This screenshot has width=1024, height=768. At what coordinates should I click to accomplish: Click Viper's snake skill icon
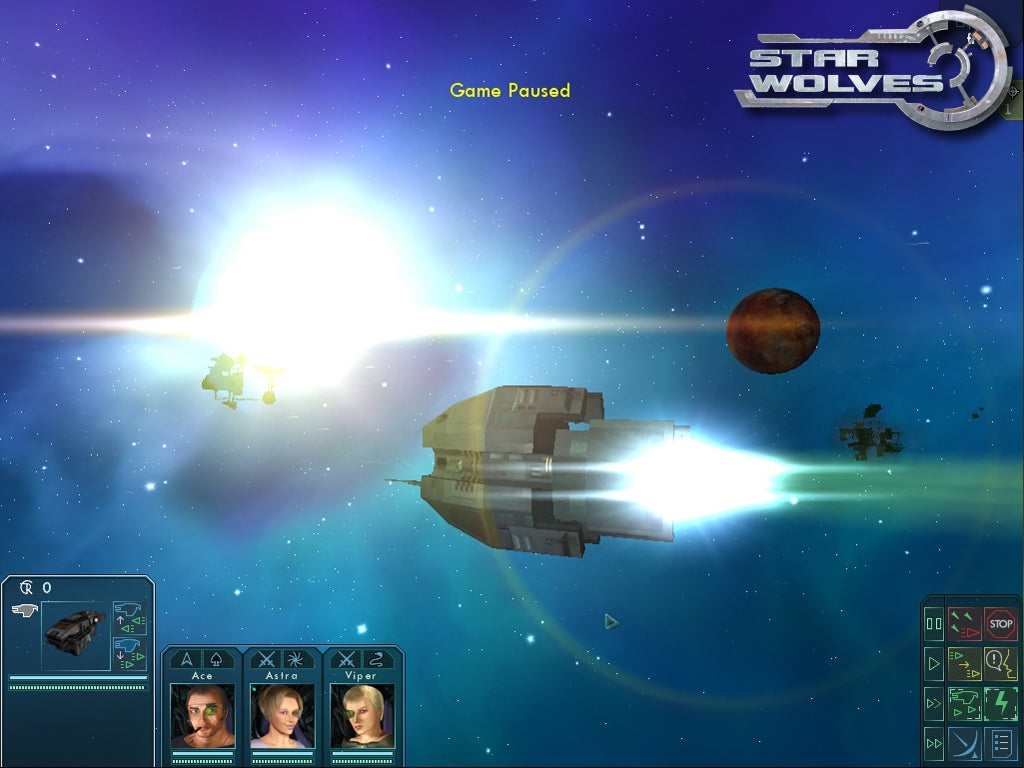point(378,659)
